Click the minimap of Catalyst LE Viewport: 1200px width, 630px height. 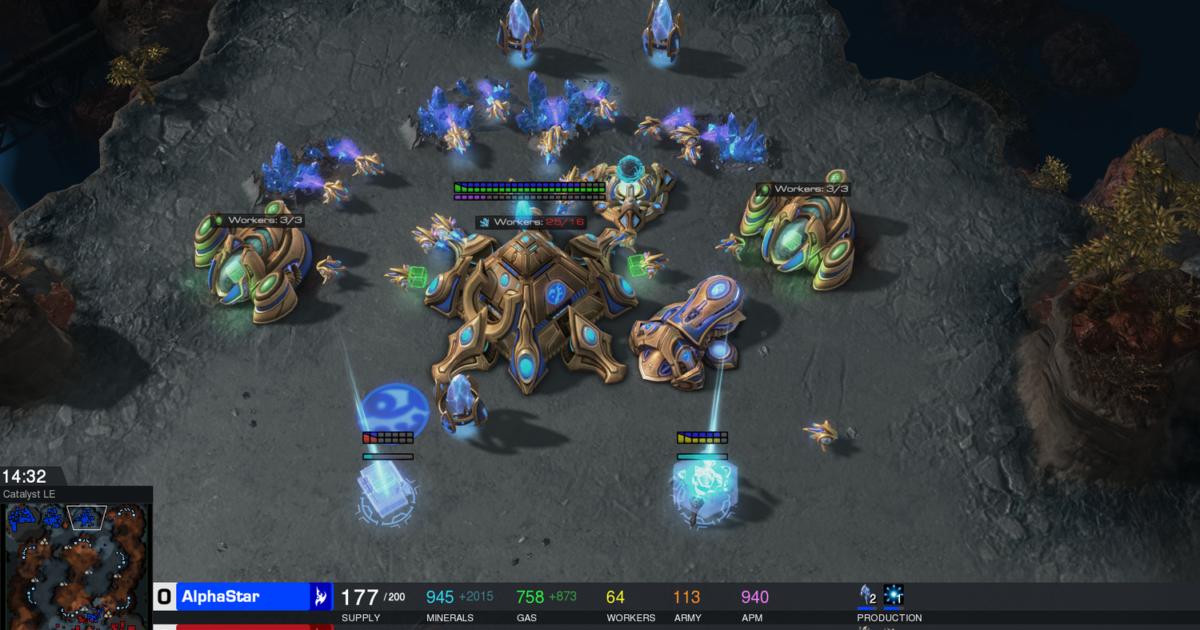coord(77,565)
